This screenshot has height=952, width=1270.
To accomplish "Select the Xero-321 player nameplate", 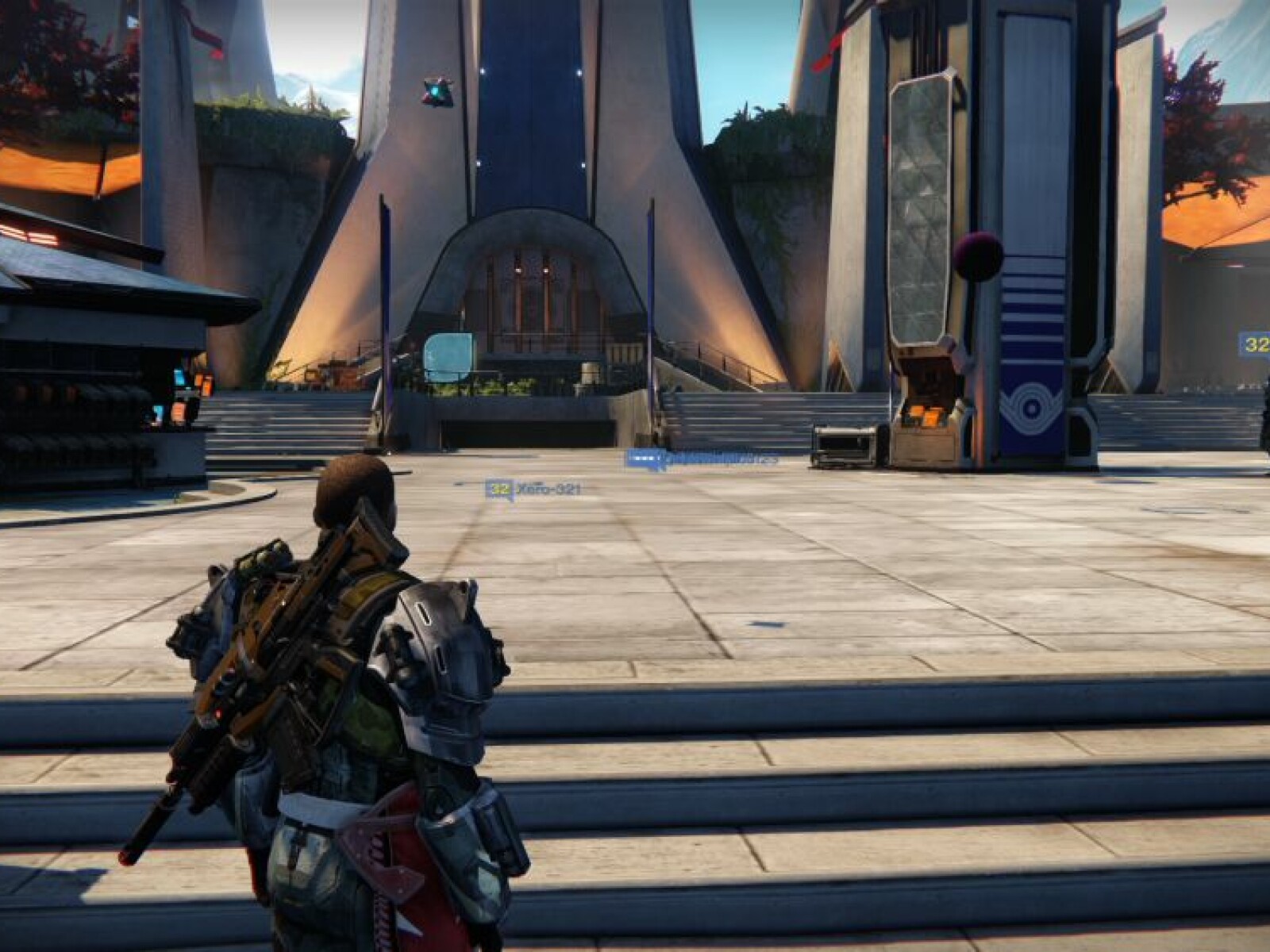I will (533, 489).
